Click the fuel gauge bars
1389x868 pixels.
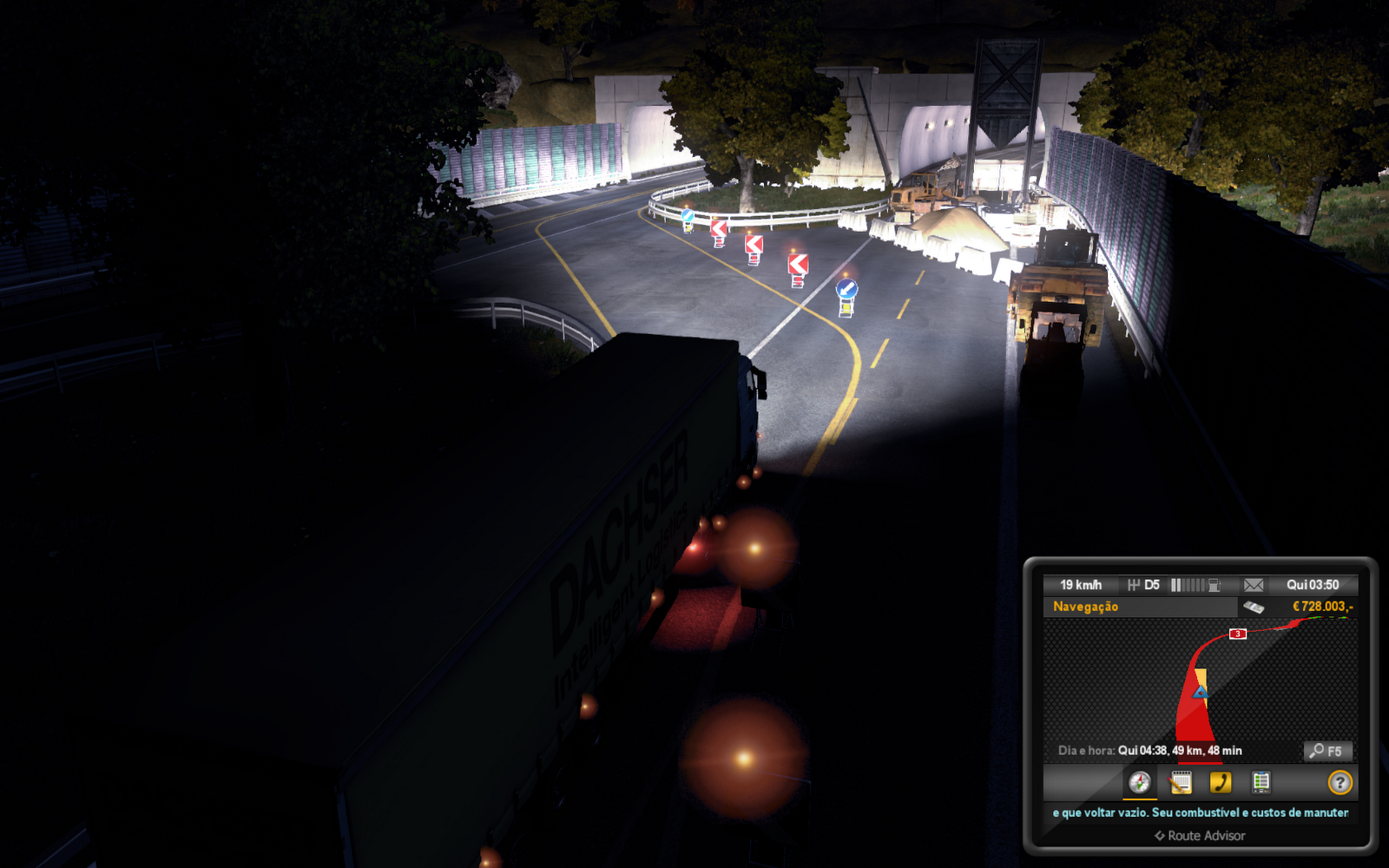pos(1187,585)
